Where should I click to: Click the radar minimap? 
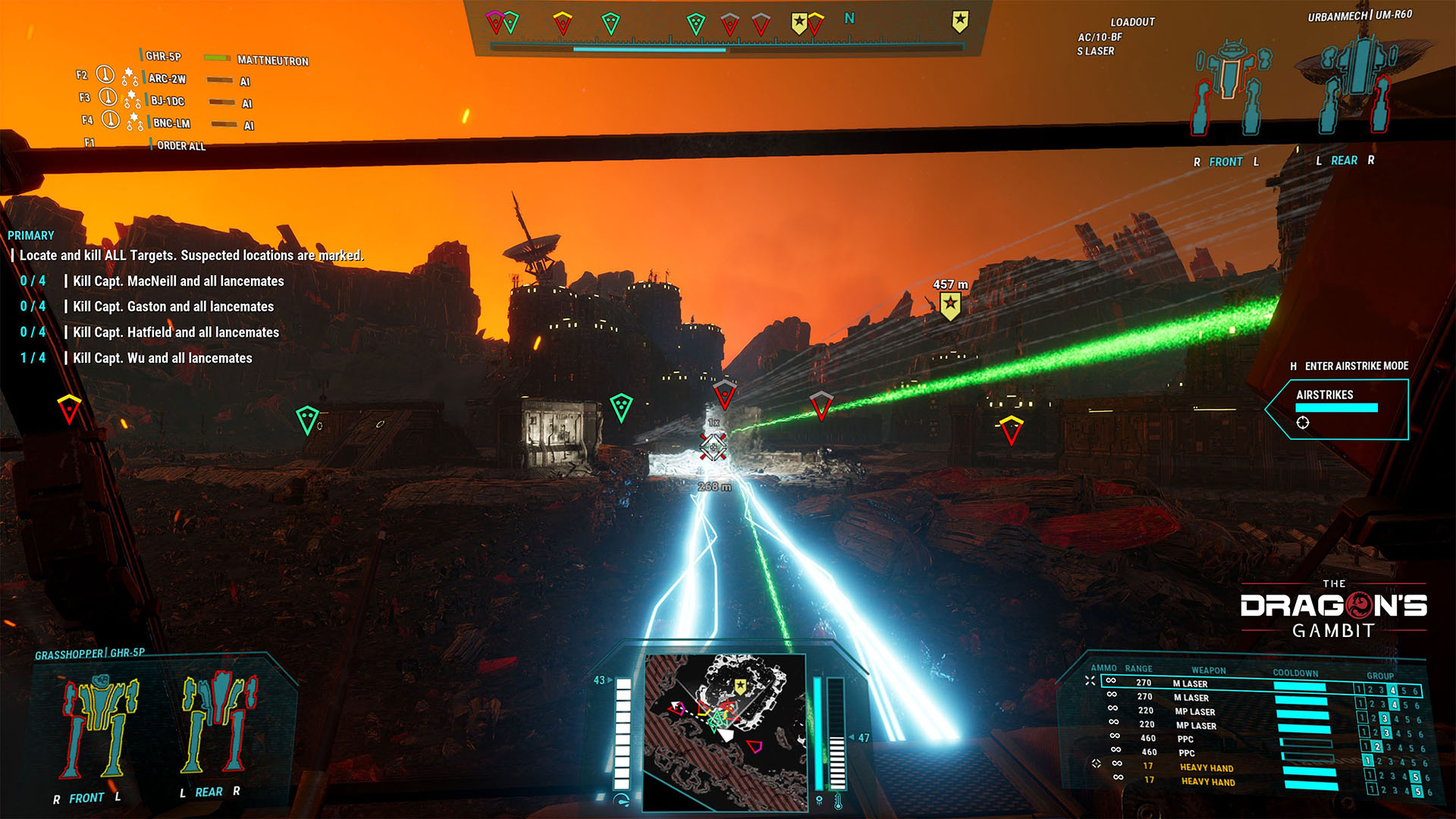tap(725, 731)
